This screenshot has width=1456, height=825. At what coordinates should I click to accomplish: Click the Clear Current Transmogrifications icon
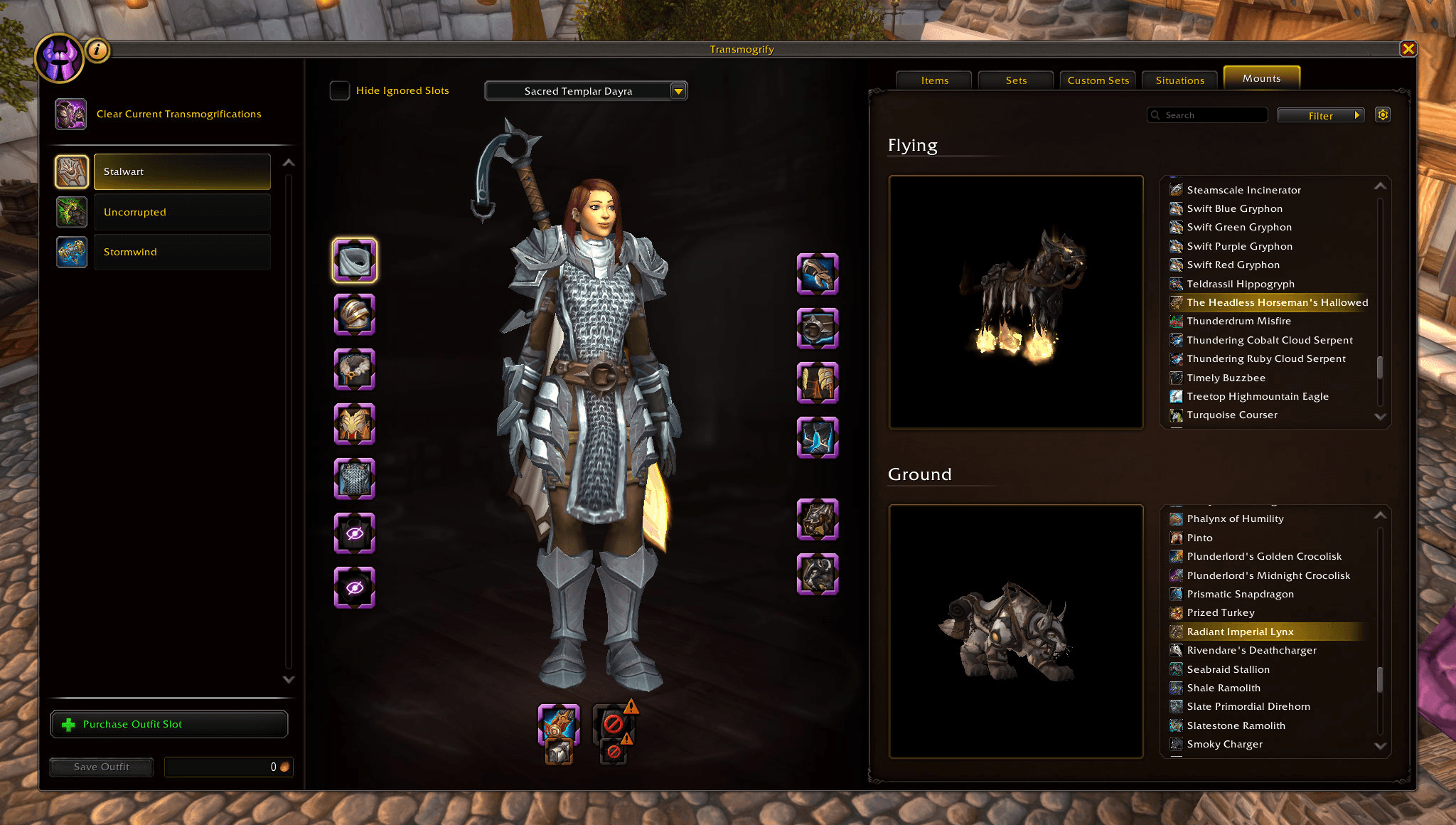pos(71,114)
